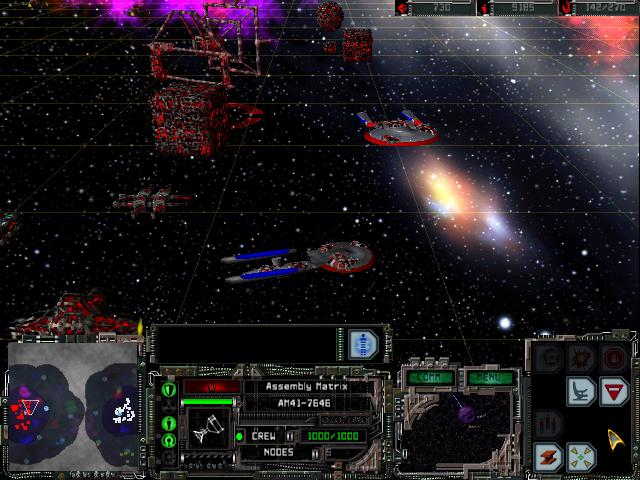Click the blue figure icon in queue panel
The width and height of the screenshot is (640, 480).
pos(362,344)
